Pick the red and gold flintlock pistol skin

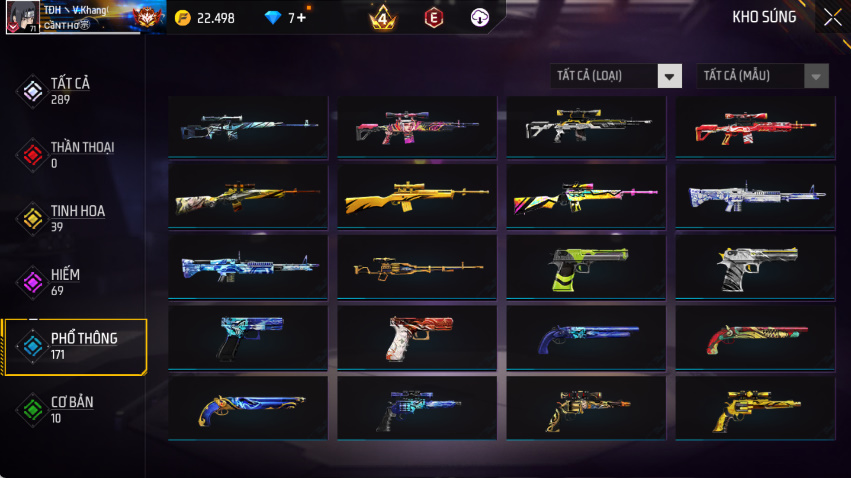(x=755, y=336)
